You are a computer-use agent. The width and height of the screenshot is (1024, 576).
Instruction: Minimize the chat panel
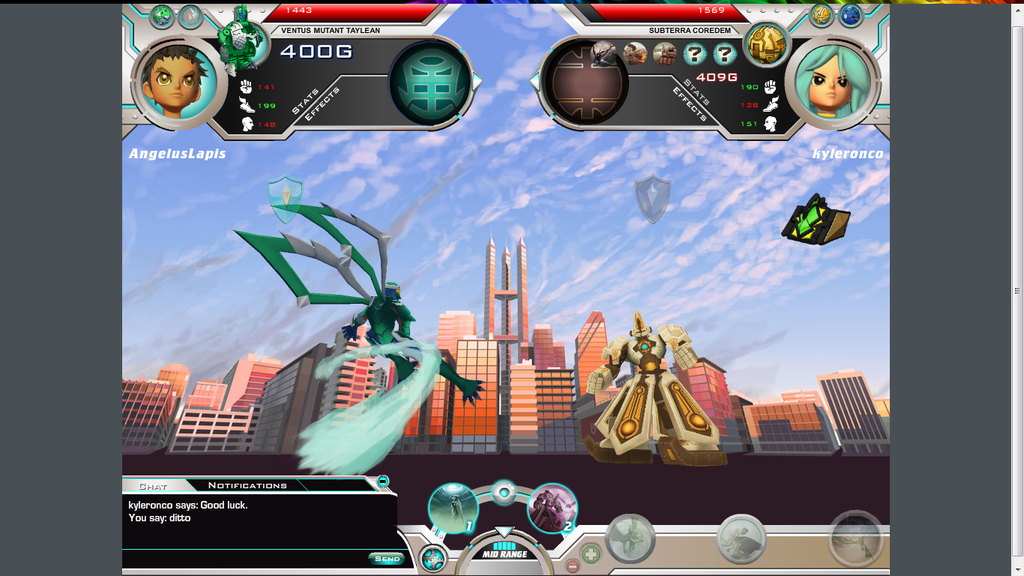[x=383, y=482]
